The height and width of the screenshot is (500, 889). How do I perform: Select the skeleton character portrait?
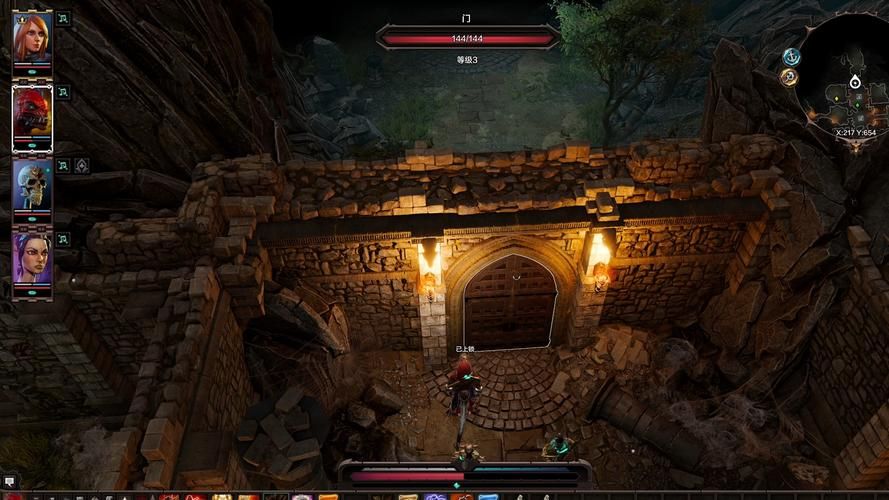31,186
